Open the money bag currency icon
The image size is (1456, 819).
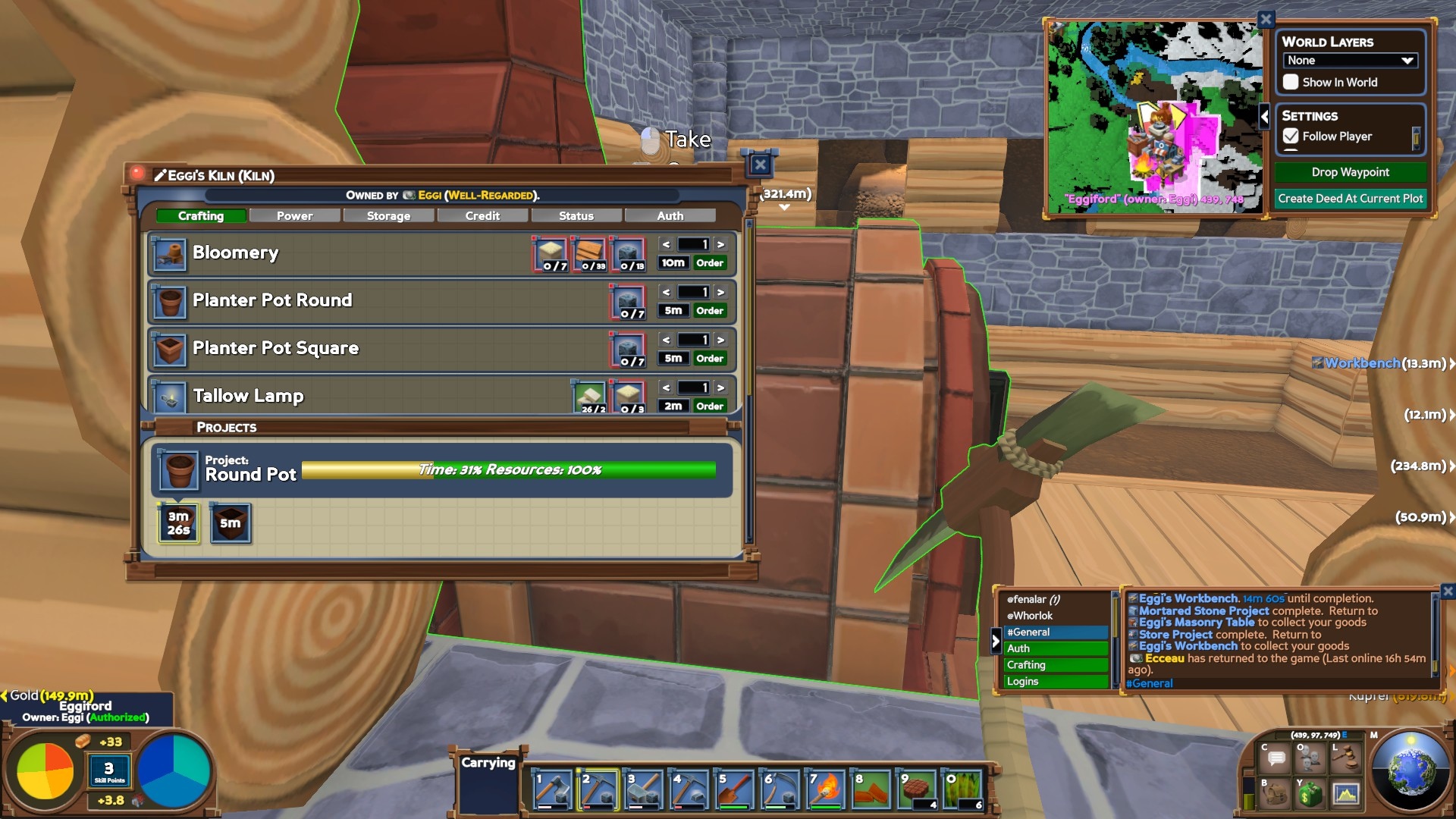pos(1310,793)
